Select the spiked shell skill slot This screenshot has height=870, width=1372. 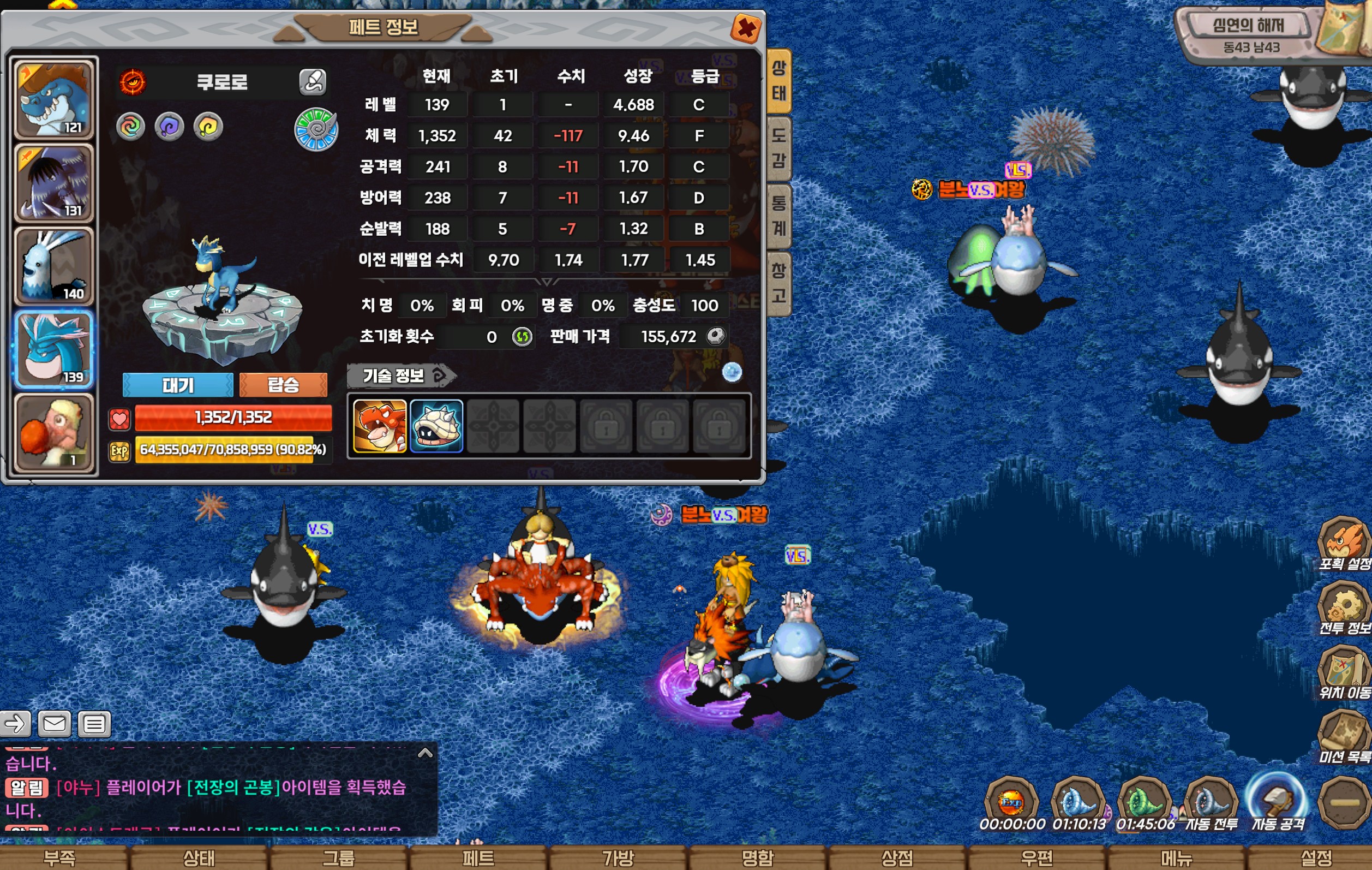(436, 426)
